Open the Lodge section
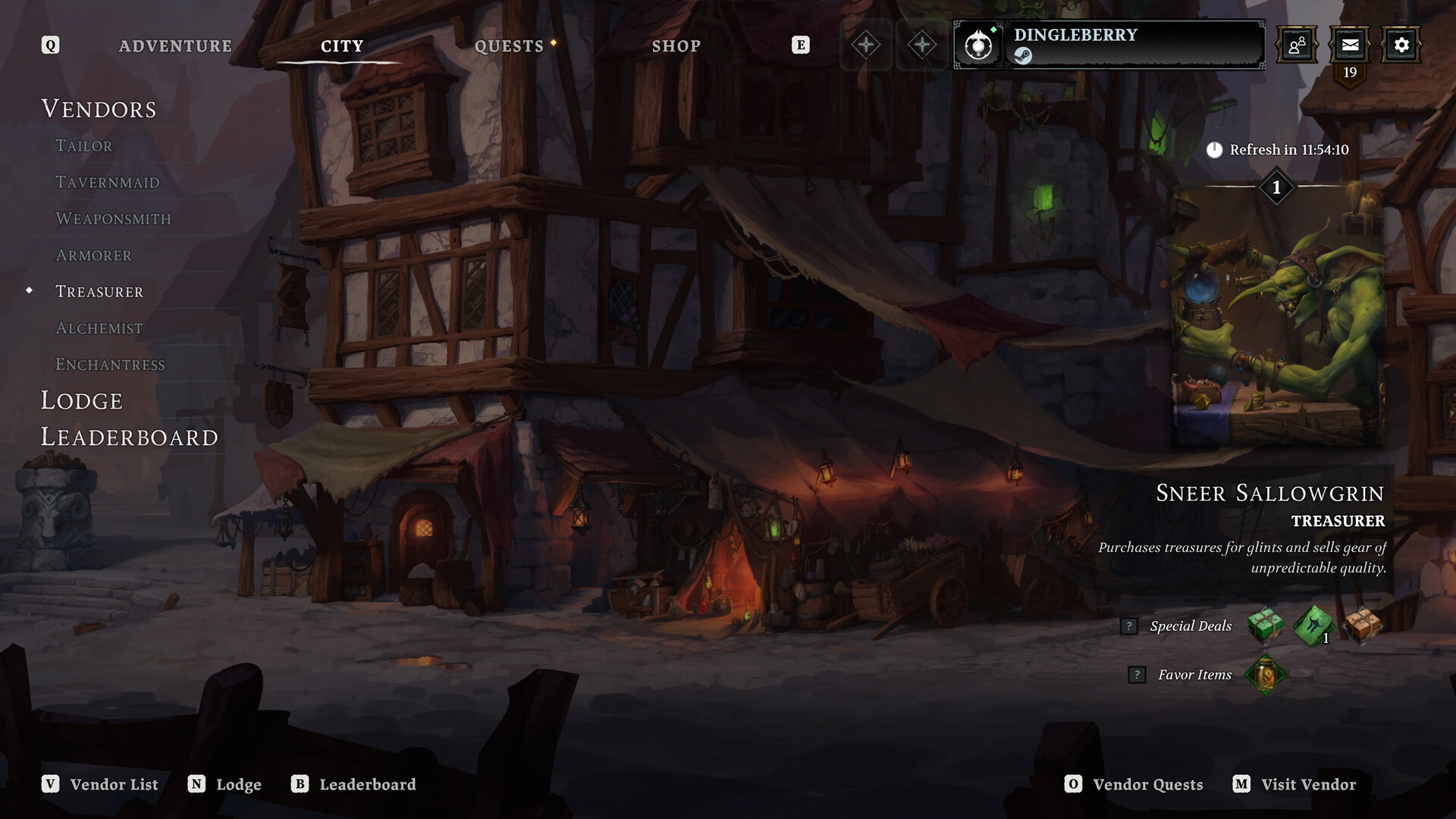The width and height of the screenshot is (1456, 819). pos(82,400)
